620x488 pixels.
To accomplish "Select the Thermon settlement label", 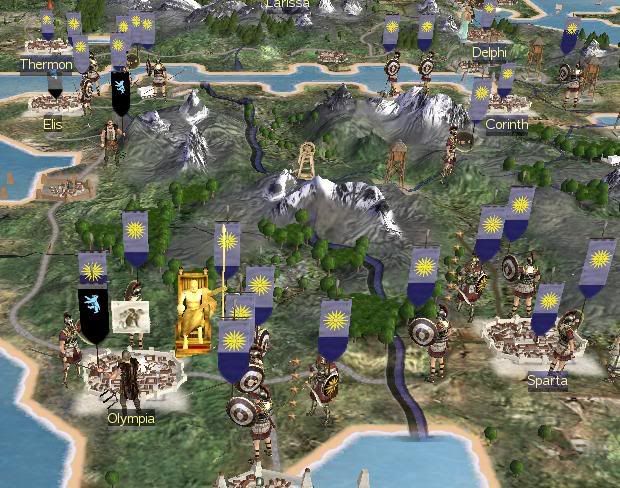I will point(46,64).
